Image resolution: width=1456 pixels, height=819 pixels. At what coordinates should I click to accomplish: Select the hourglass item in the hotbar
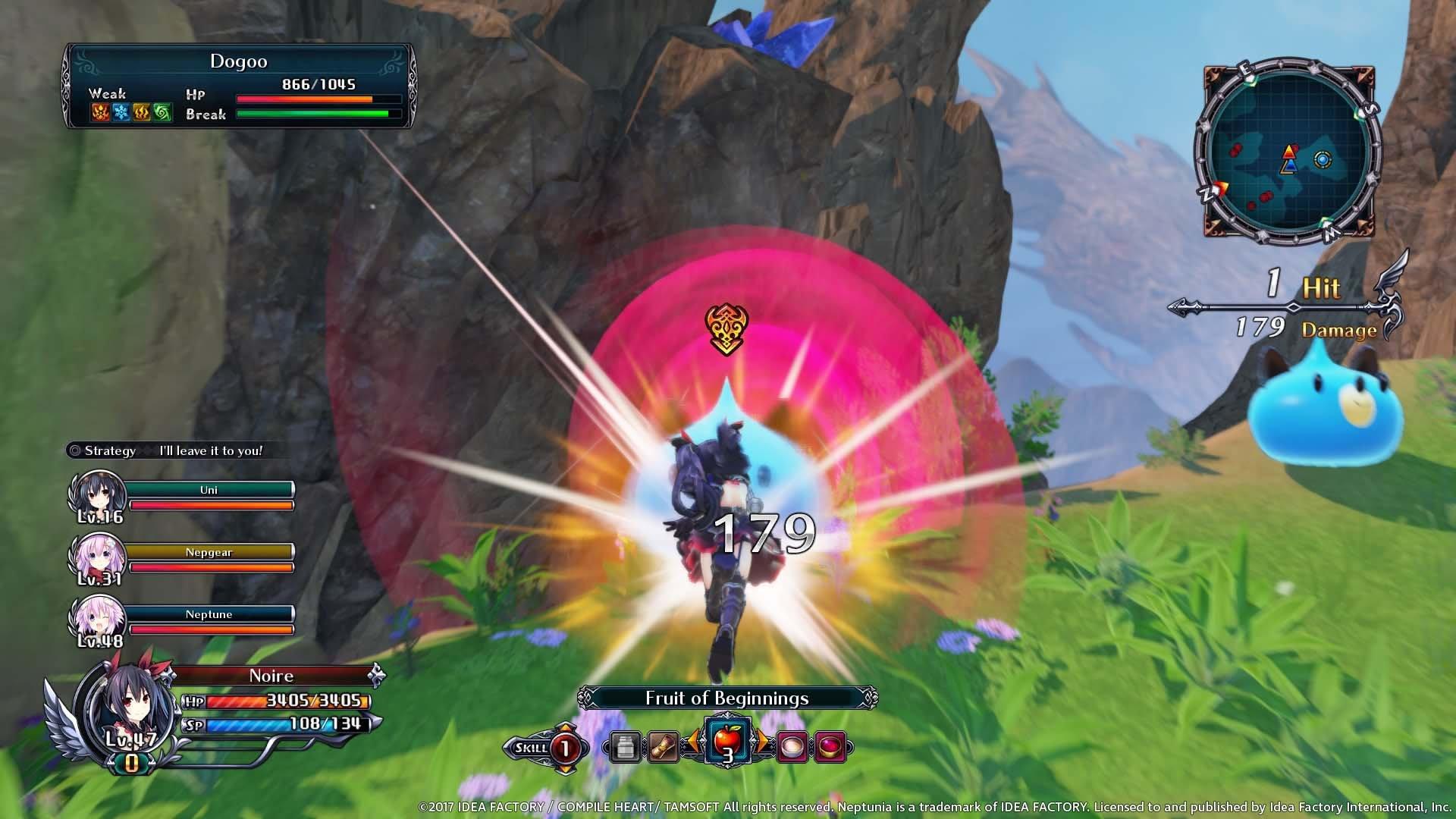click(x=662, y=747)
